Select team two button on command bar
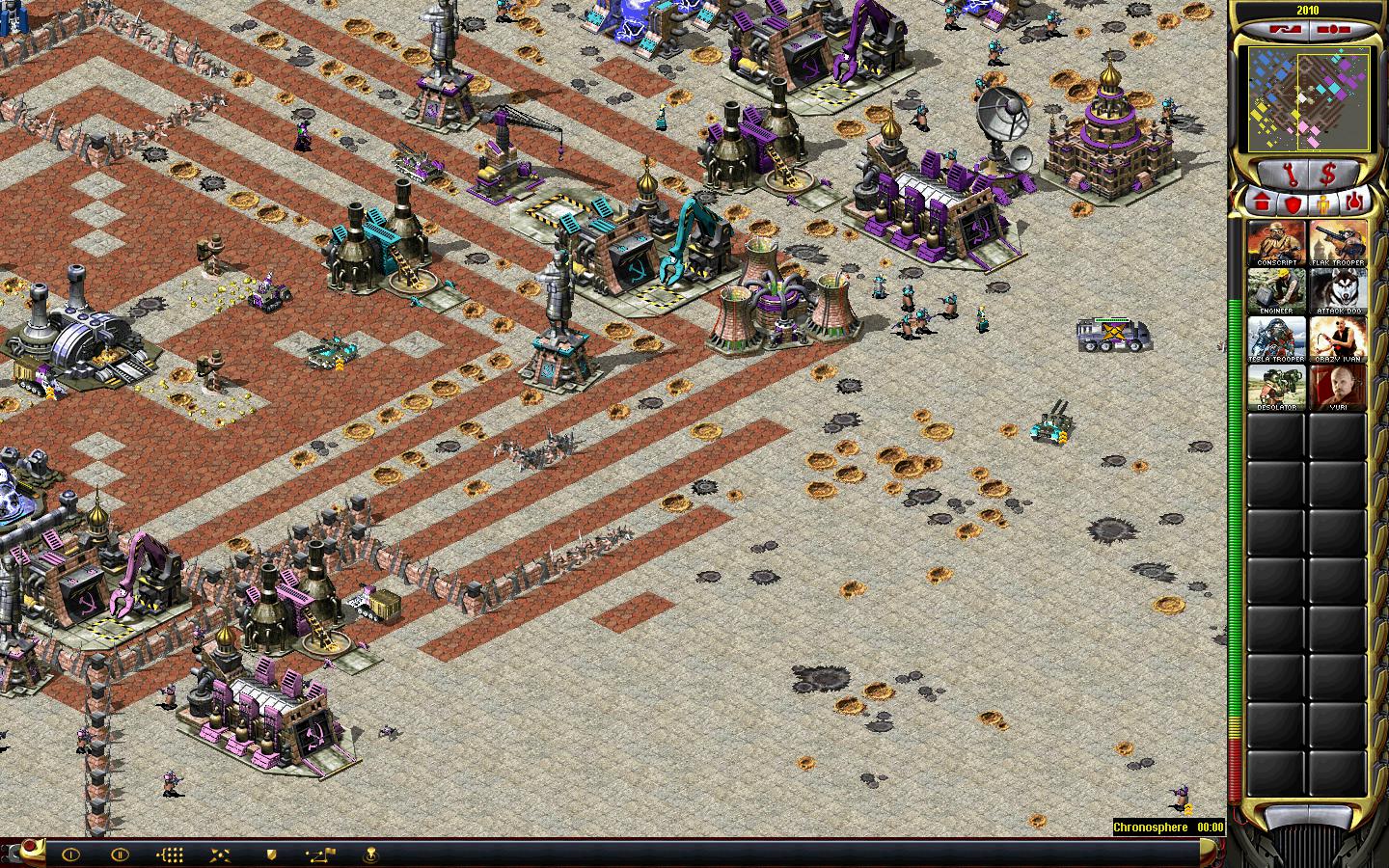 tap(120, 854)
